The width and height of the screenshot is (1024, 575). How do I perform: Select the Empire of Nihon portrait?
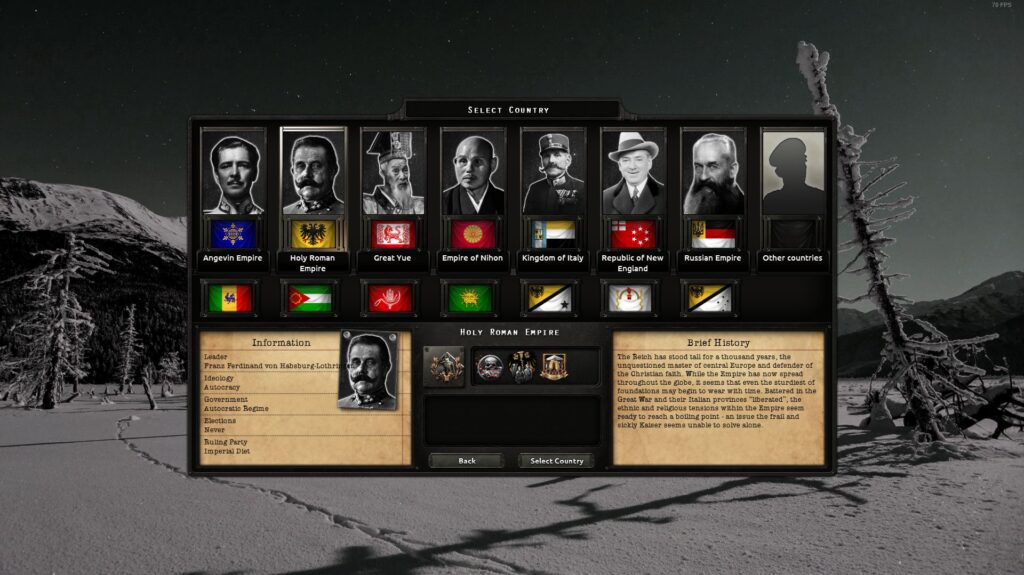(473, 177)
